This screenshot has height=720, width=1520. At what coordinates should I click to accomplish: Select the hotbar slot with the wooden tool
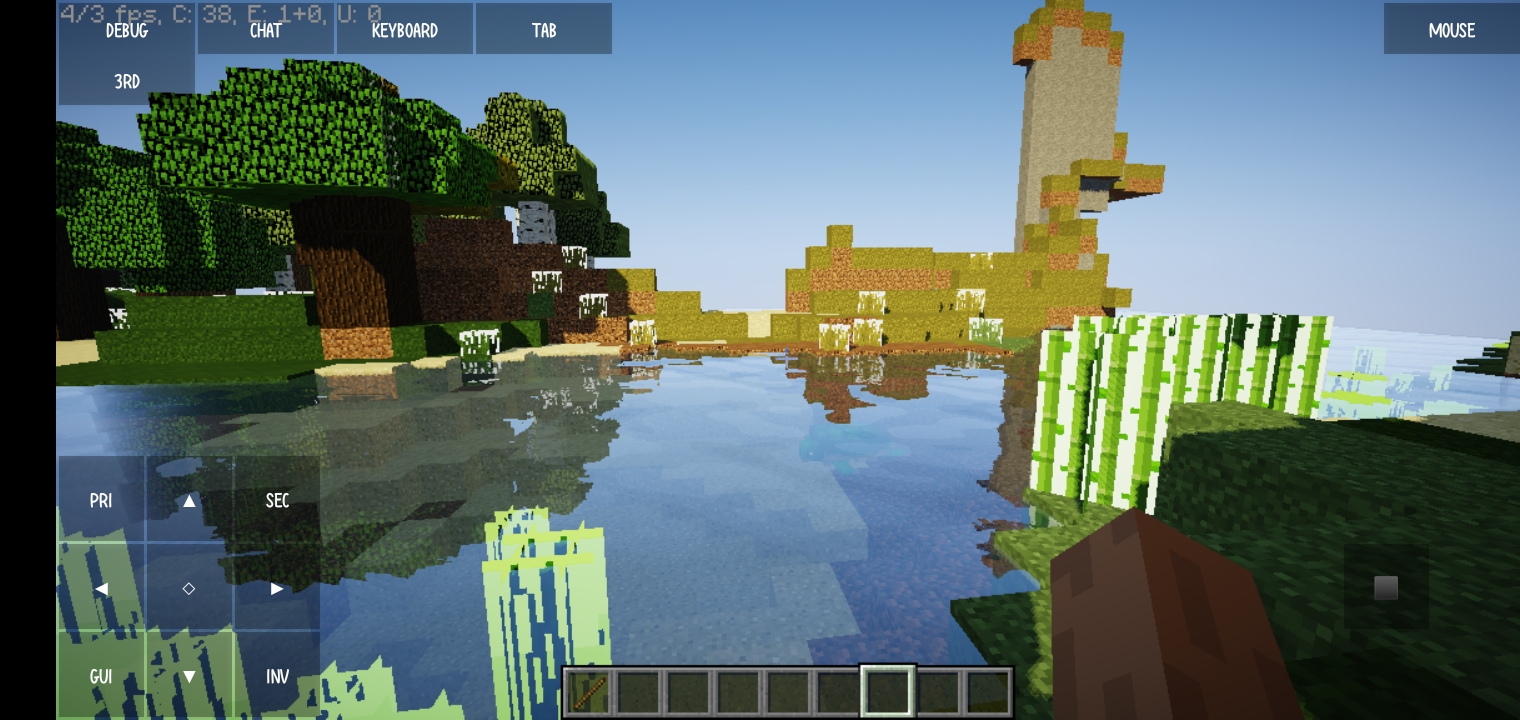tap(588, 690)
